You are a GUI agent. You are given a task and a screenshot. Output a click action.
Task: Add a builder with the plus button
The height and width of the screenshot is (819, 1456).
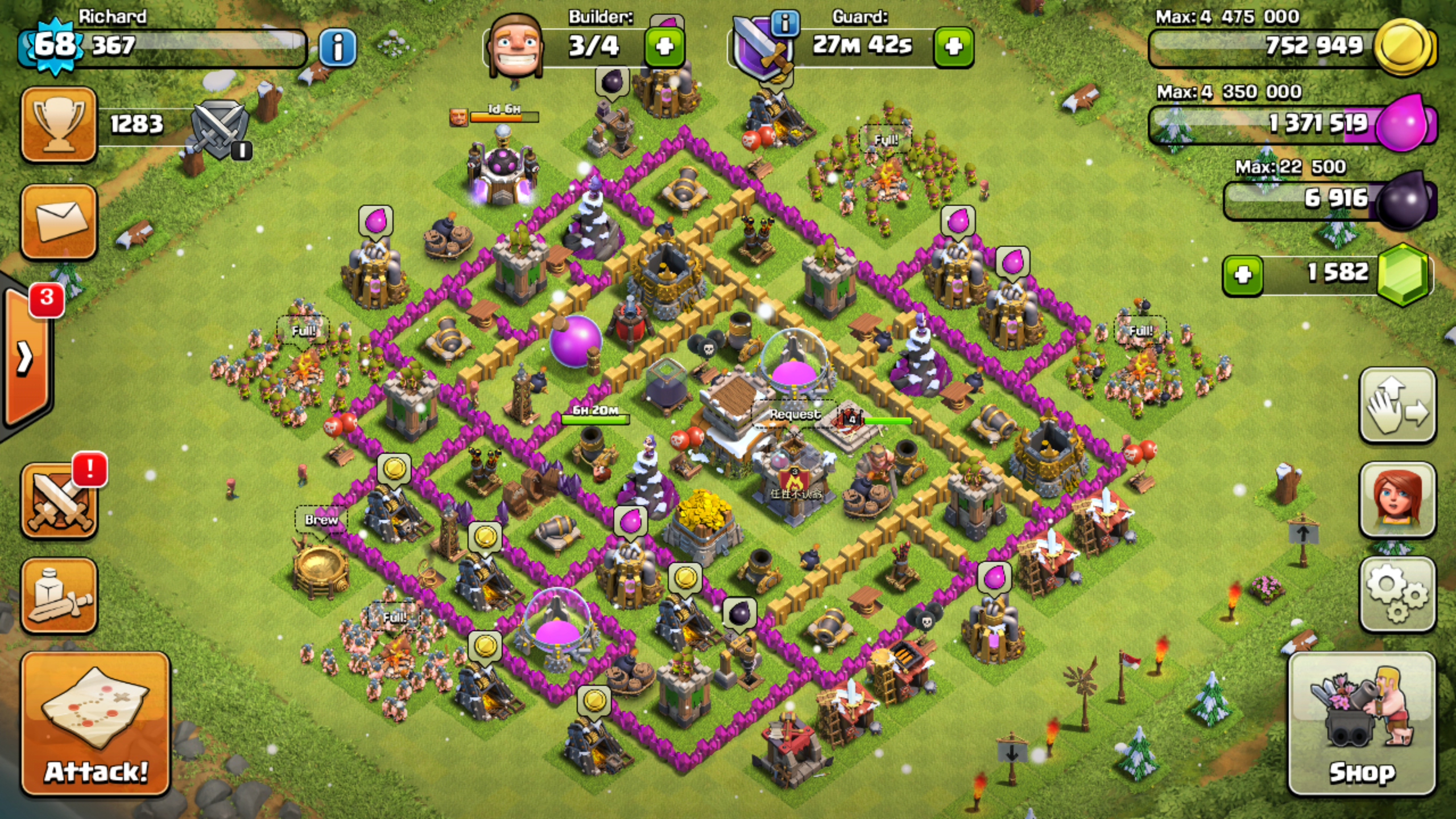pyautogui.click(x=664, y=46)
